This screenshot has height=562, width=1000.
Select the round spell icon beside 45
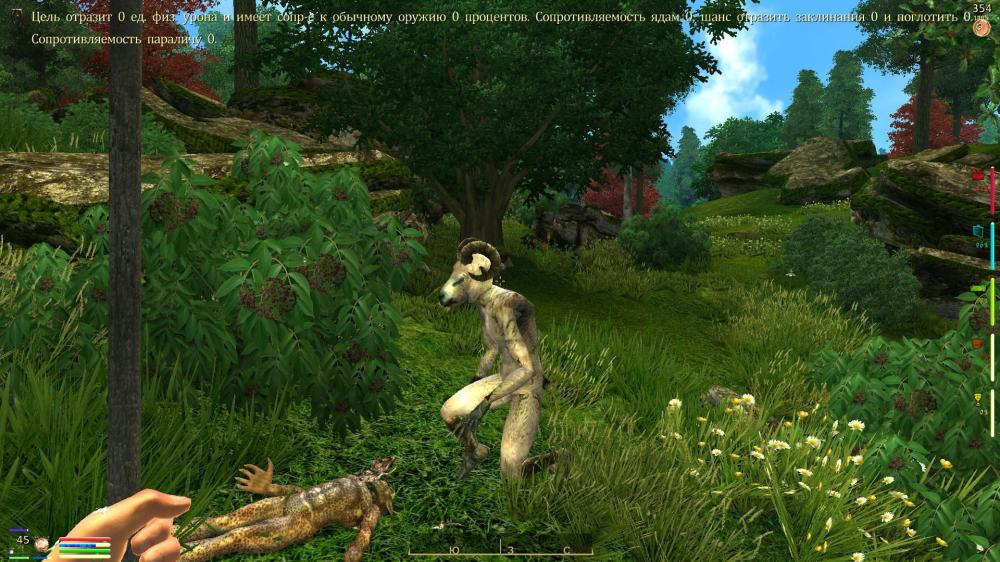(43, 544)
